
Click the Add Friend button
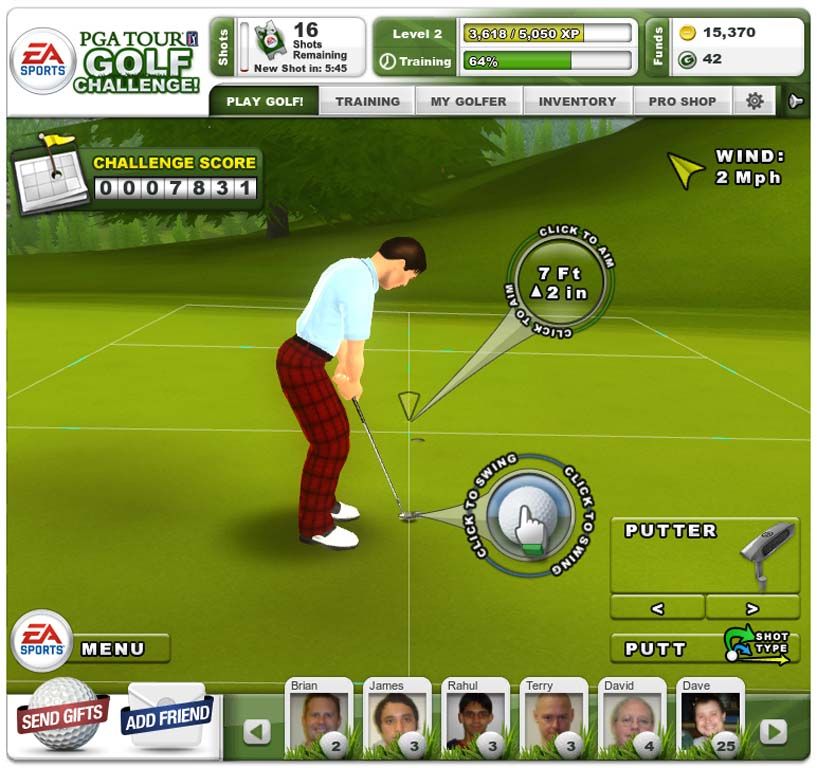pyautogui.click(x=166, y=714)
